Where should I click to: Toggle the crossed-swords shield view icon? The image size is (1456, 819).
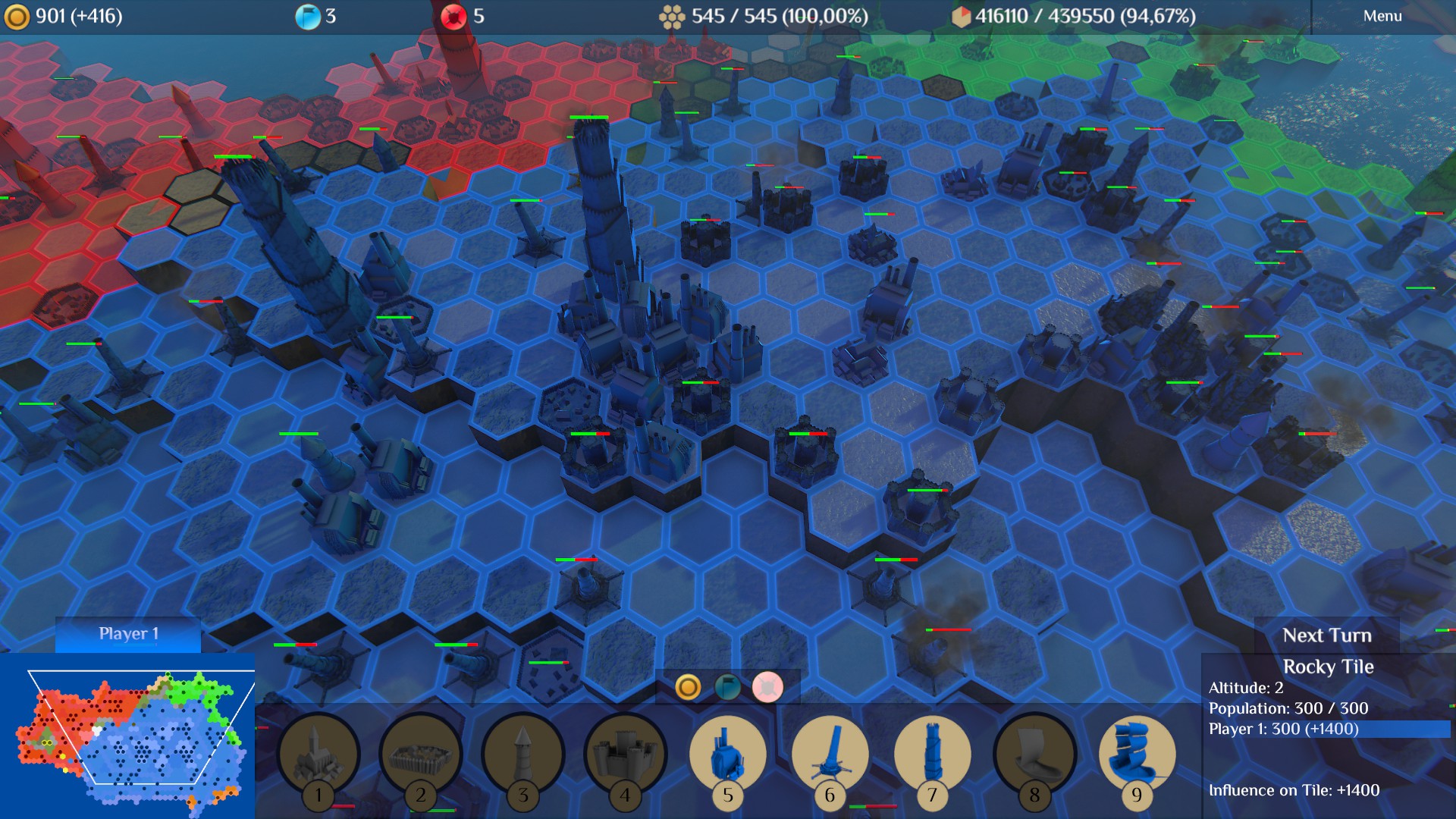click(767, 687)
